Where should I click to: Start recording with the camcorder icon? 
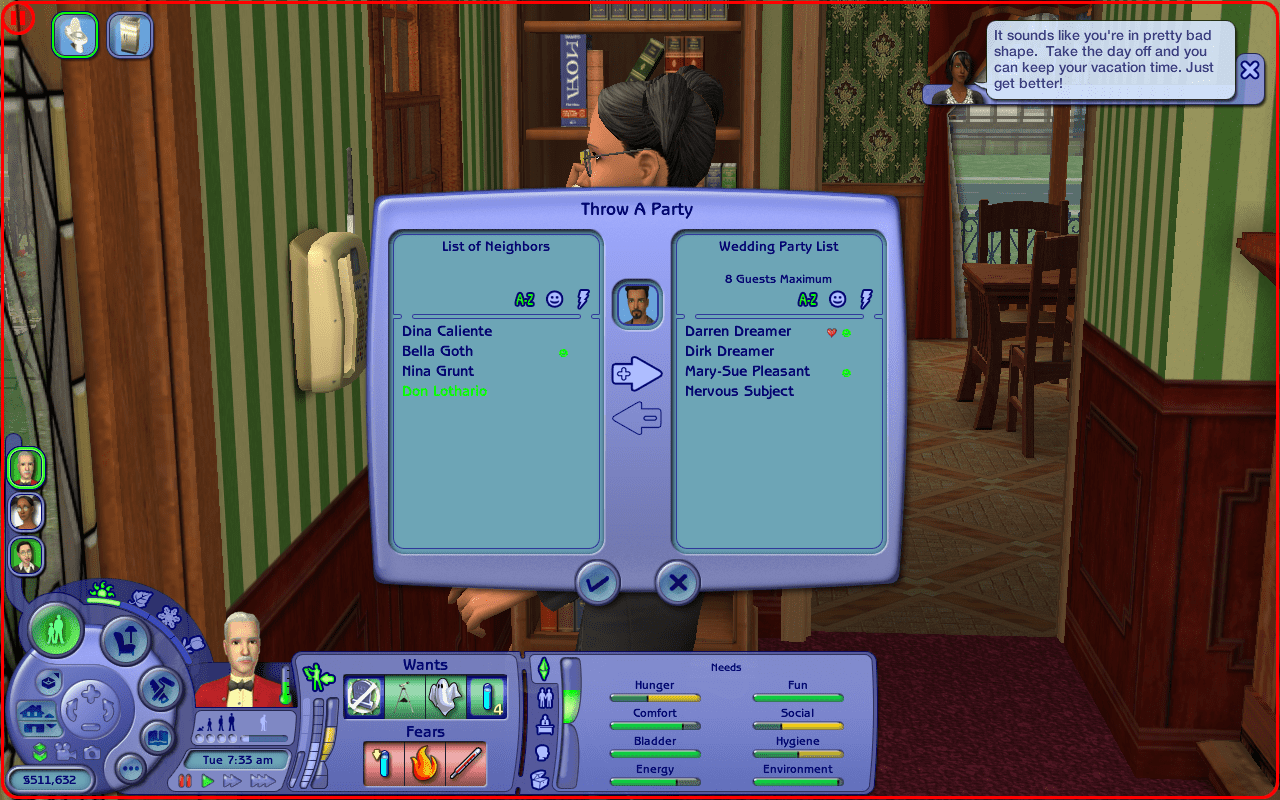(64, 753)
